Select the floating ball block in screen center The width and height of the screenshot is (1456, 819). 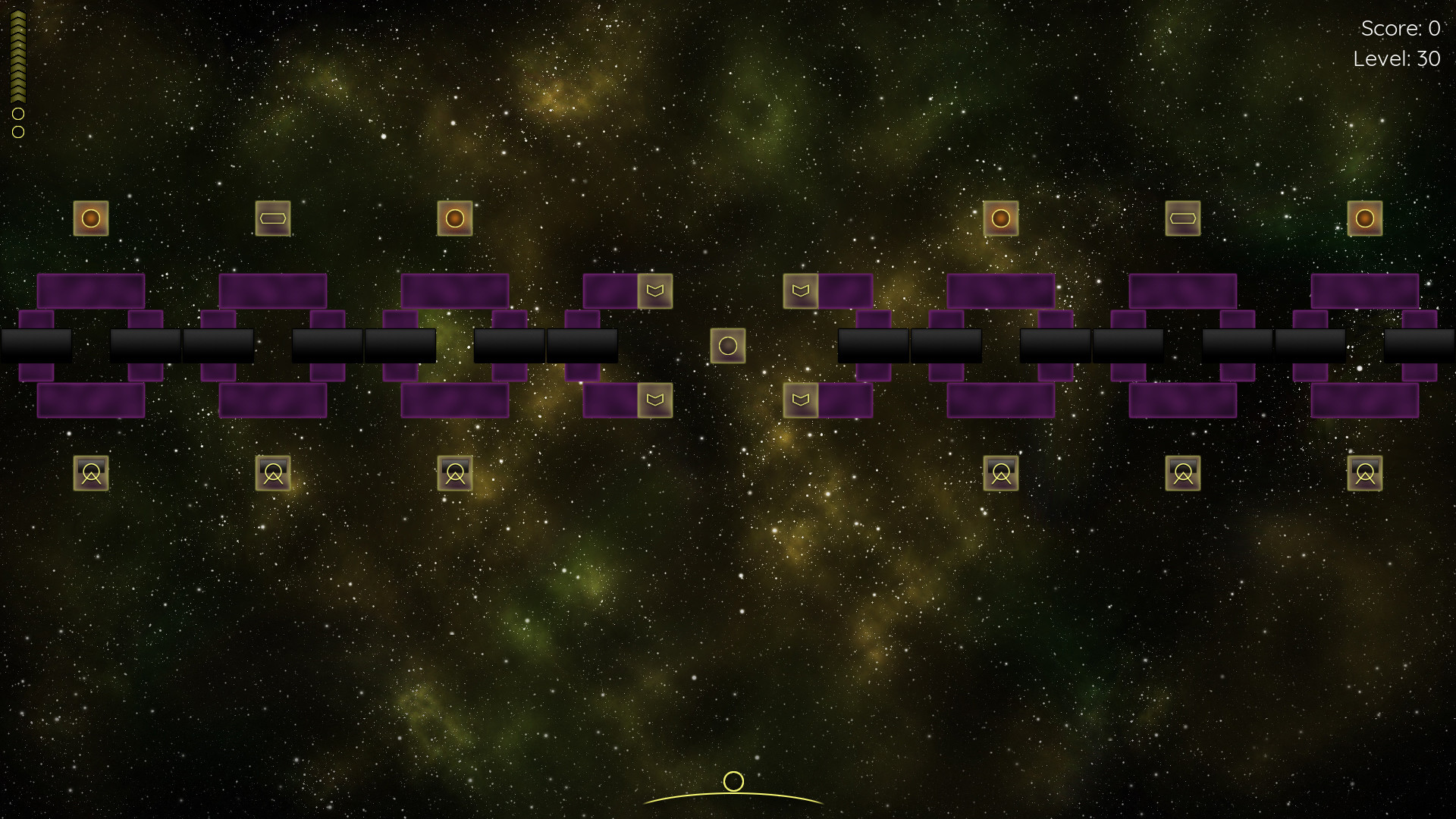728,345
